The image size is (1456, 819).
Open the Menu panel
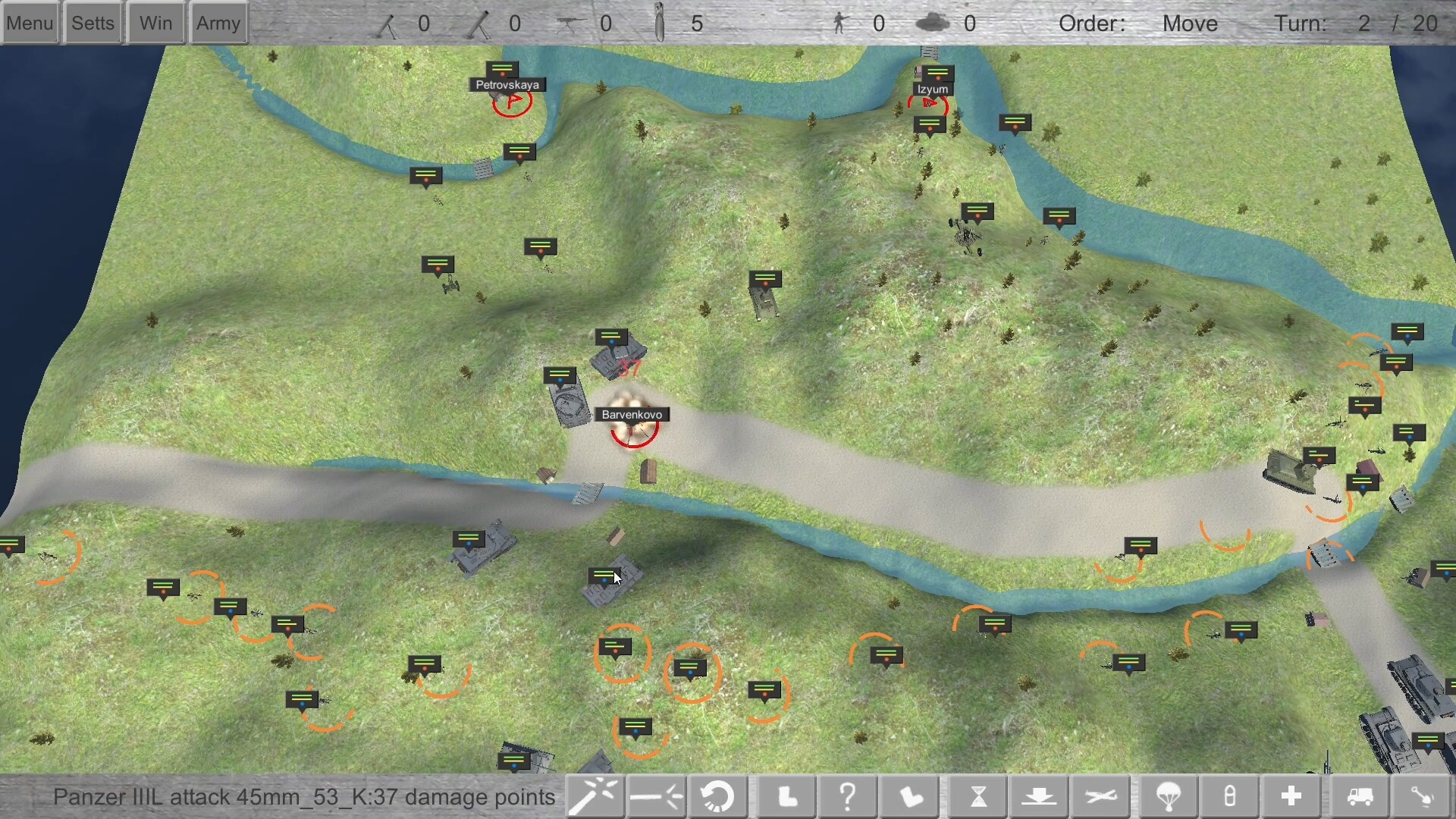pos(30,22)
